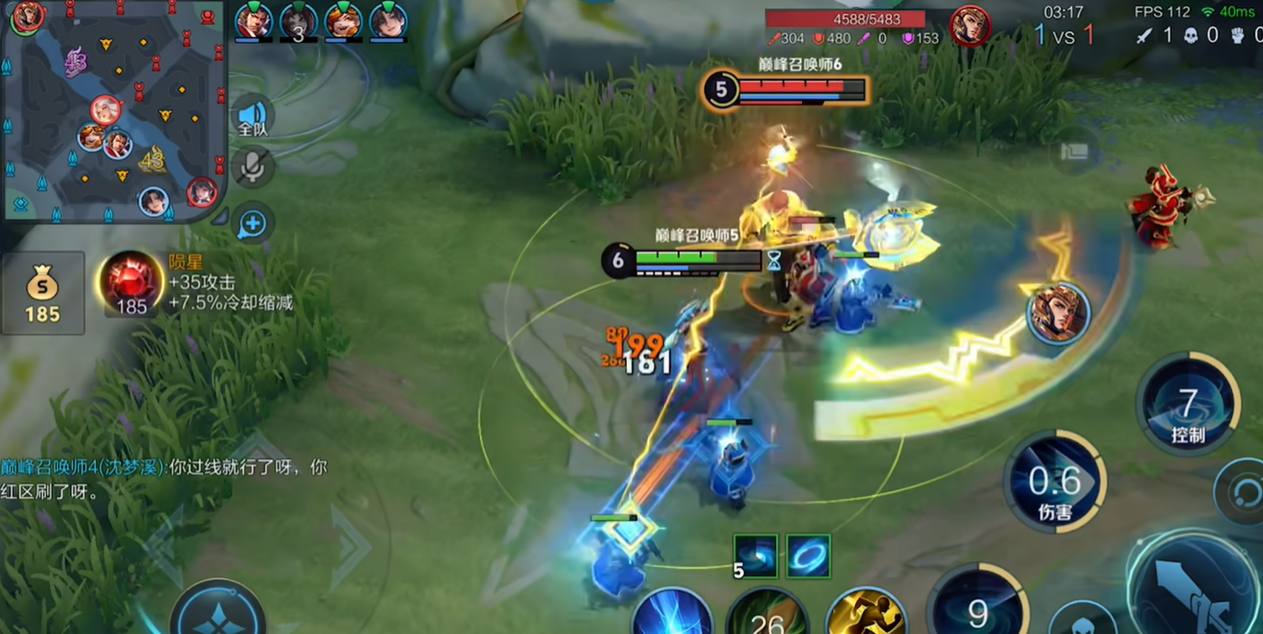Buy the recommended 陨星 item
Viewport: 1263px width, 634px height.
[131, 283]
